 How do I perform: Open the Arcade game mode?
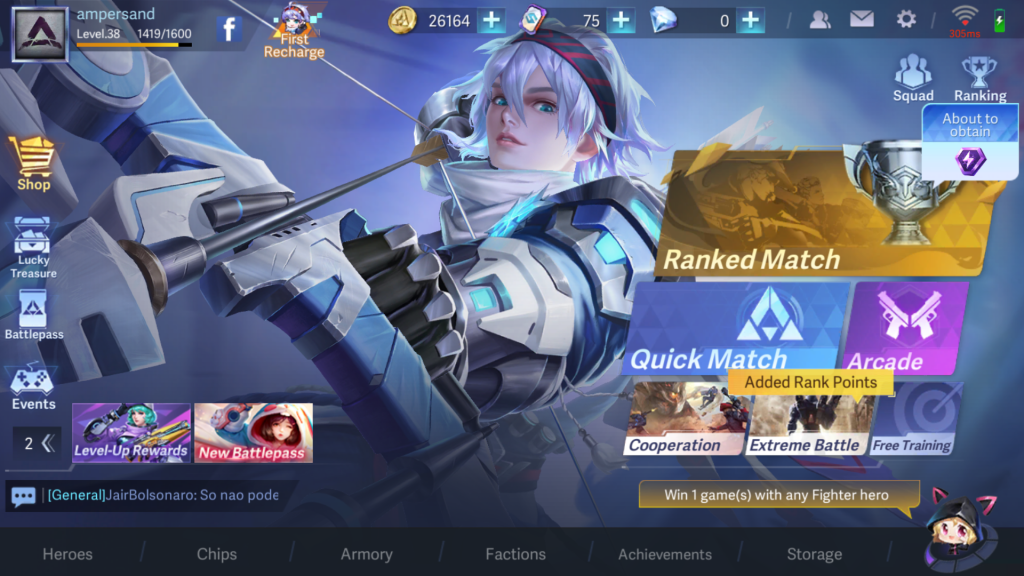(x=907, y=328)
